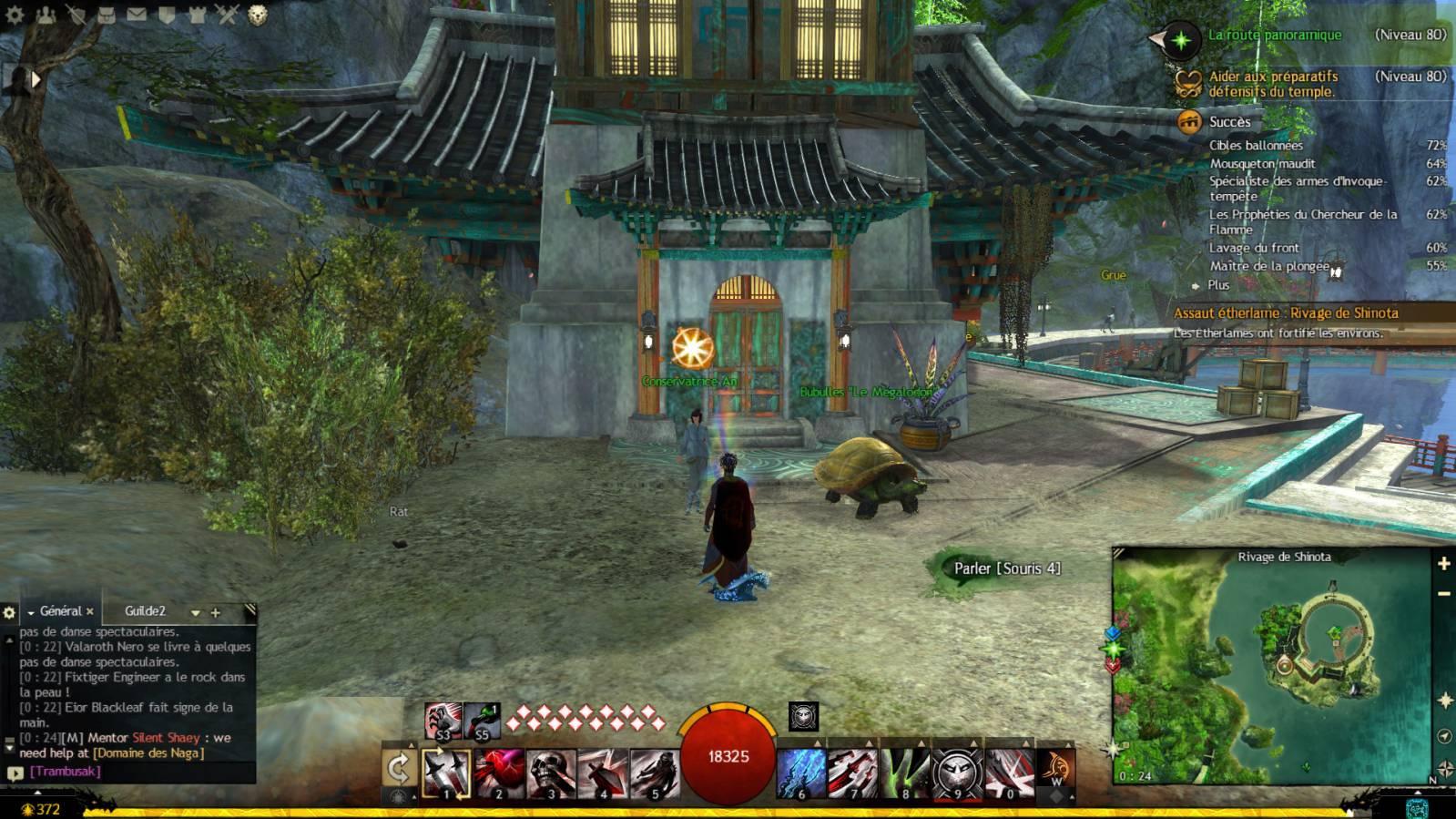Screen dimensions: 1456x819
Task: Zoom in the minimap with plus button
Action: point(1443,564)
